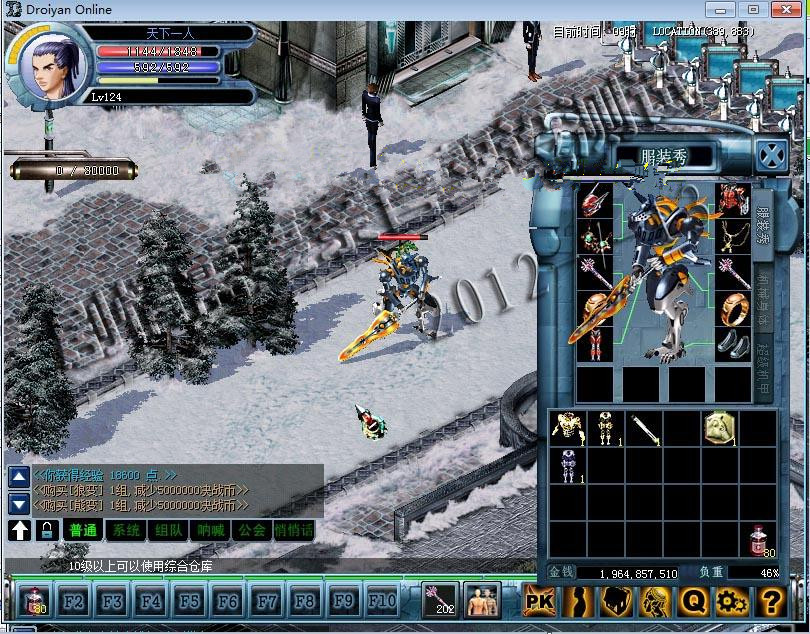Close the 服装秀 equipment panel
The width and height of the screenshot is (810, 634).
[771, 156]
